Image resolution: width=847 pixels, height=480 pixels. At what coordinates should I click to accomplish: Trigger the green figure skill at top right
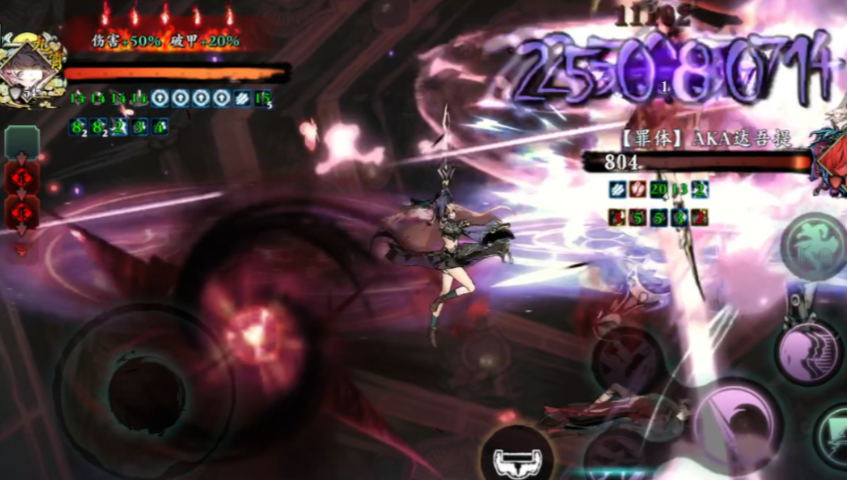(x=812, y=246)
